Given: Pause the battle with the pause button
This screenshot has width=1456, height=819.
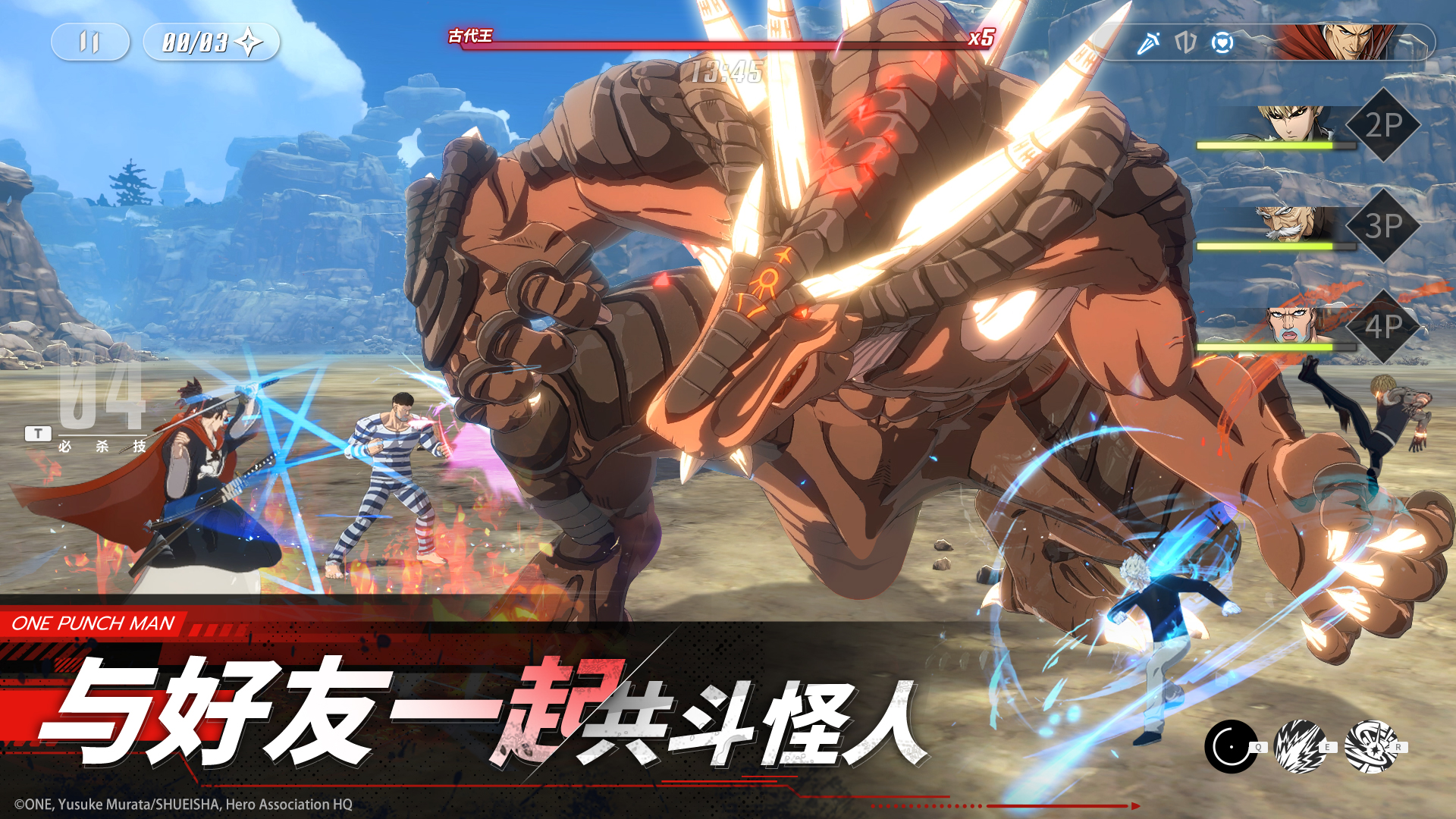Looking at the screenshot, I should point(89,42).
